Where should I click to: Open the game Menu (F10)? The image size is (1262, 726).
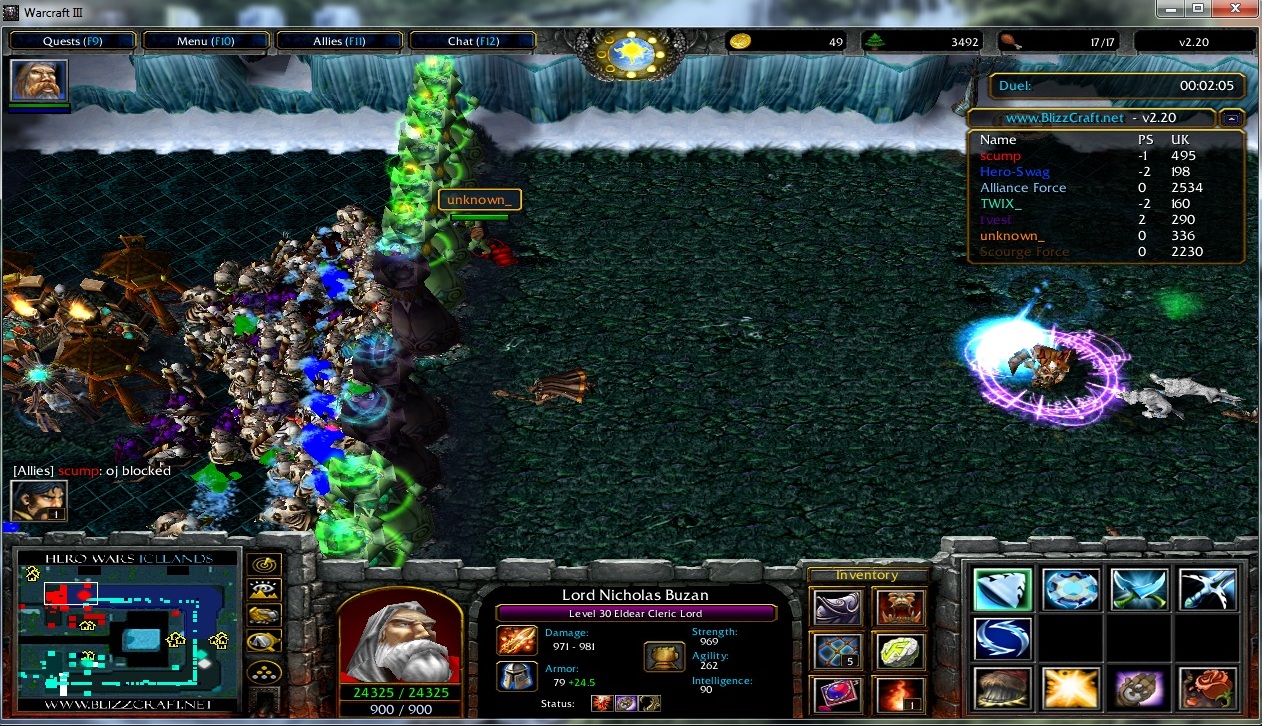(206, 41)
